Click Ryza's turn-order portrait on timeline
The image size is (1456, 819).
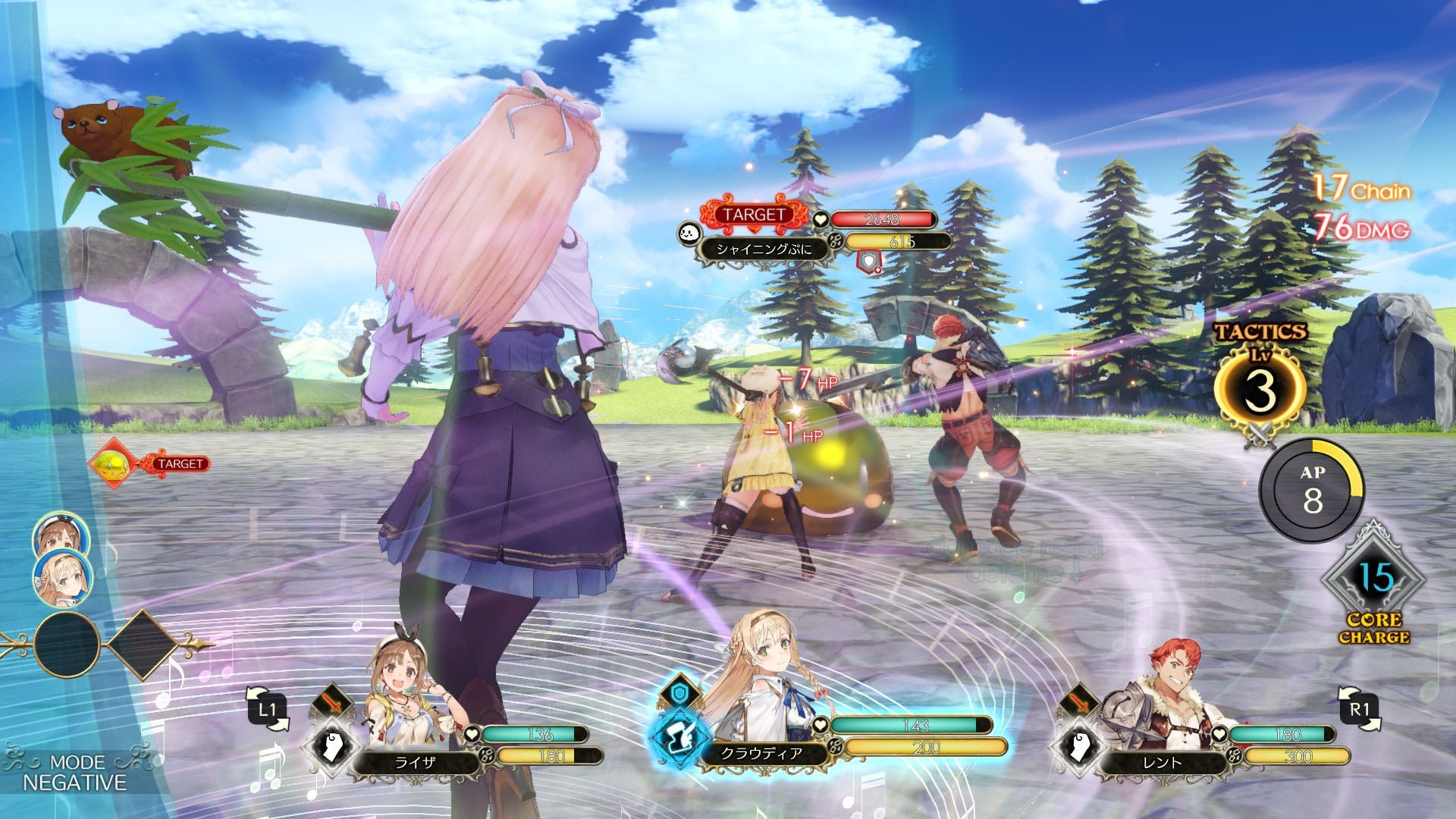pyautogui.click(x=61, y=537)
